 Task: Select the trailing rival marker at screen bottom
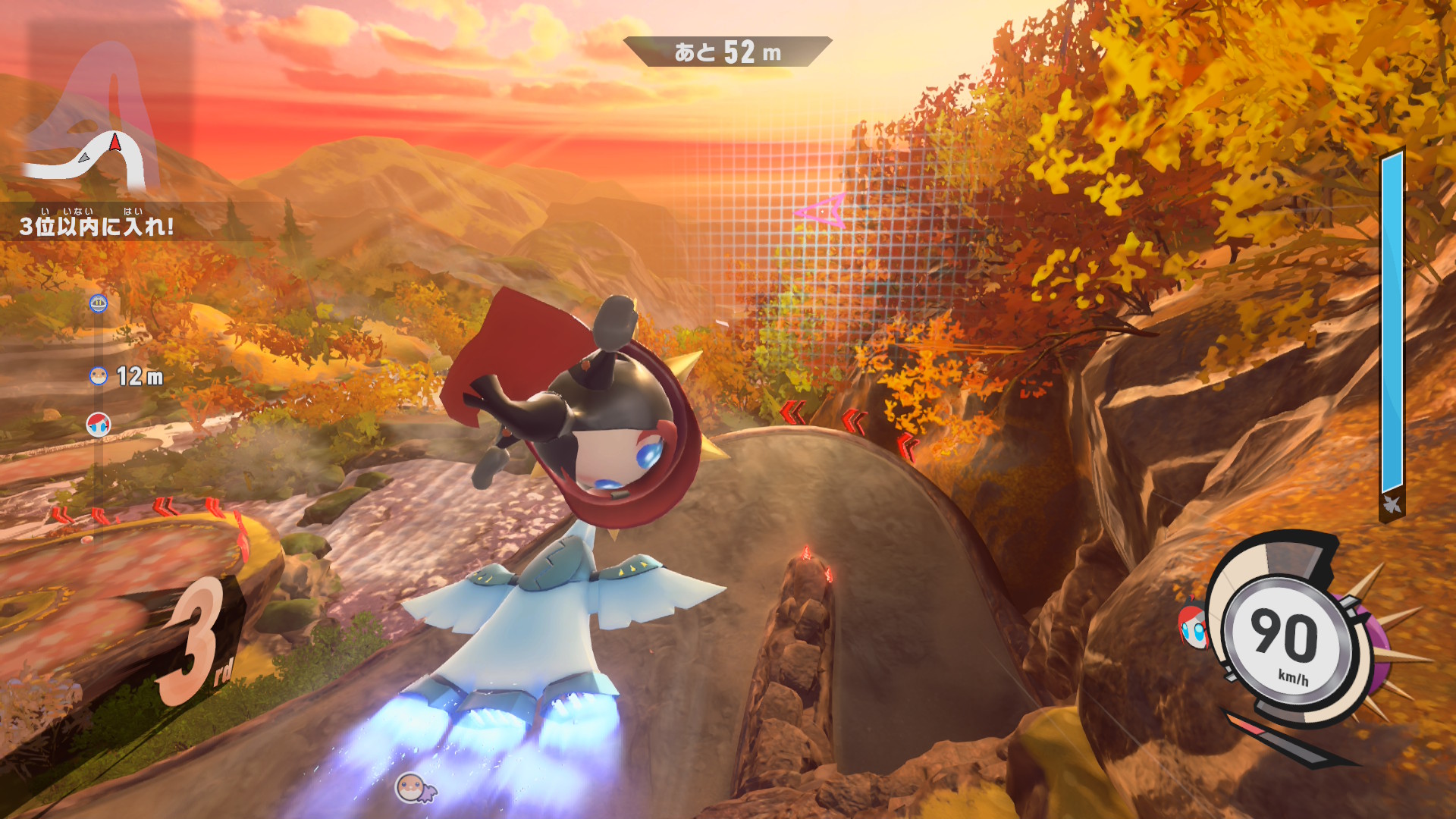click(x=414, y=788)
